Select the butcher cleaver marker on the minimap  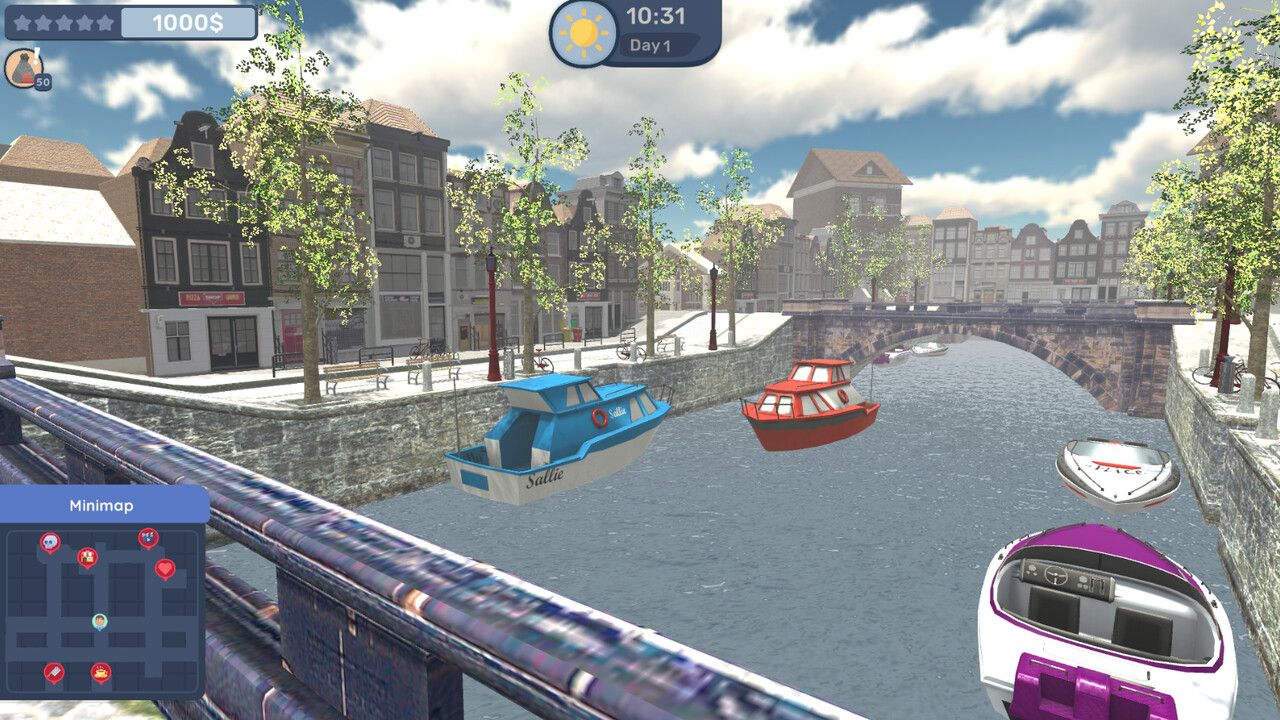[x=54, y=672]
